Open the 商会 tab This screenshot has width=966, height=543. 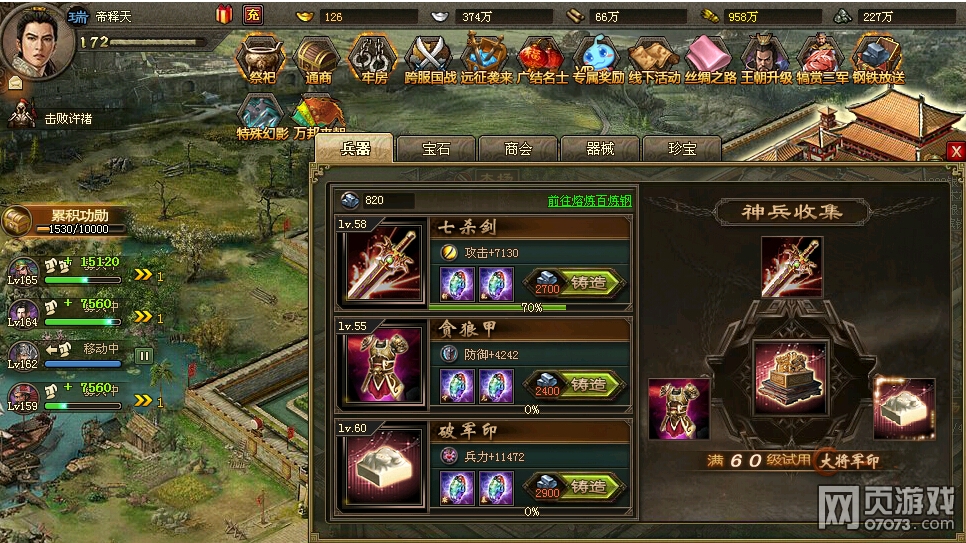click(x=518, y=149)
